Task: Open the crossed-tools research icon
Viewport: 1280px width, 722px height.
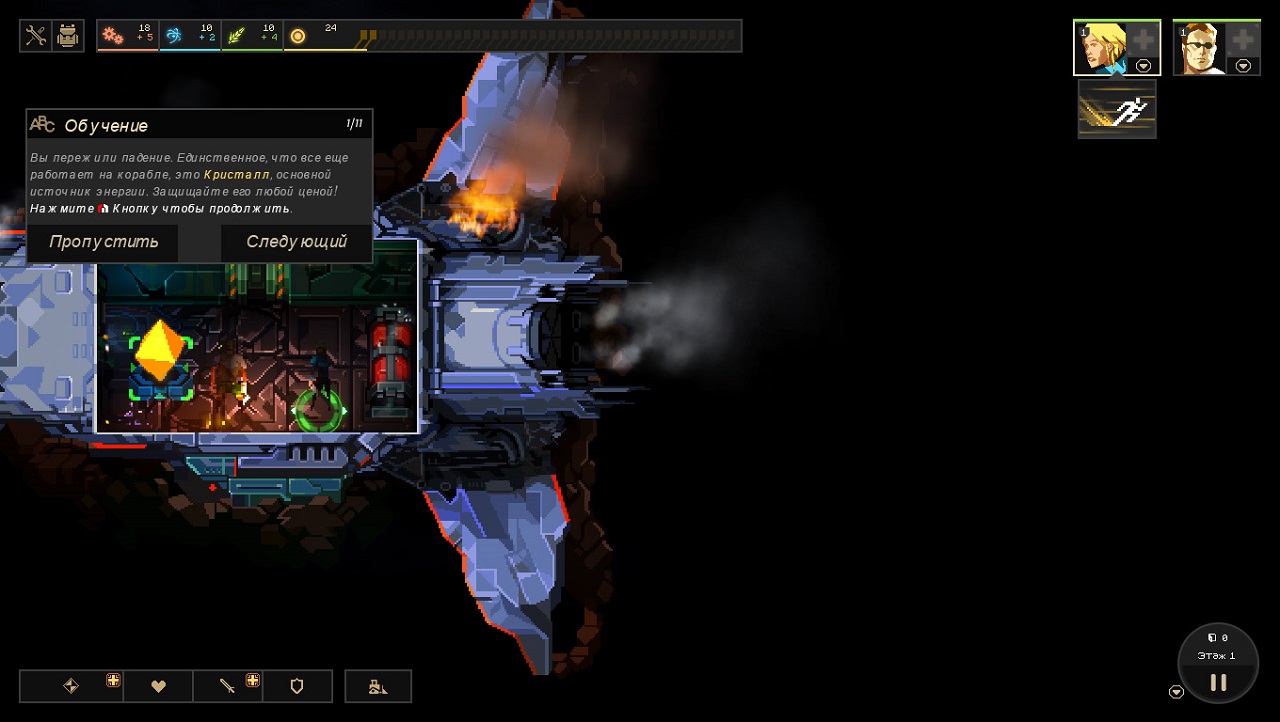Action: [36, 36]
